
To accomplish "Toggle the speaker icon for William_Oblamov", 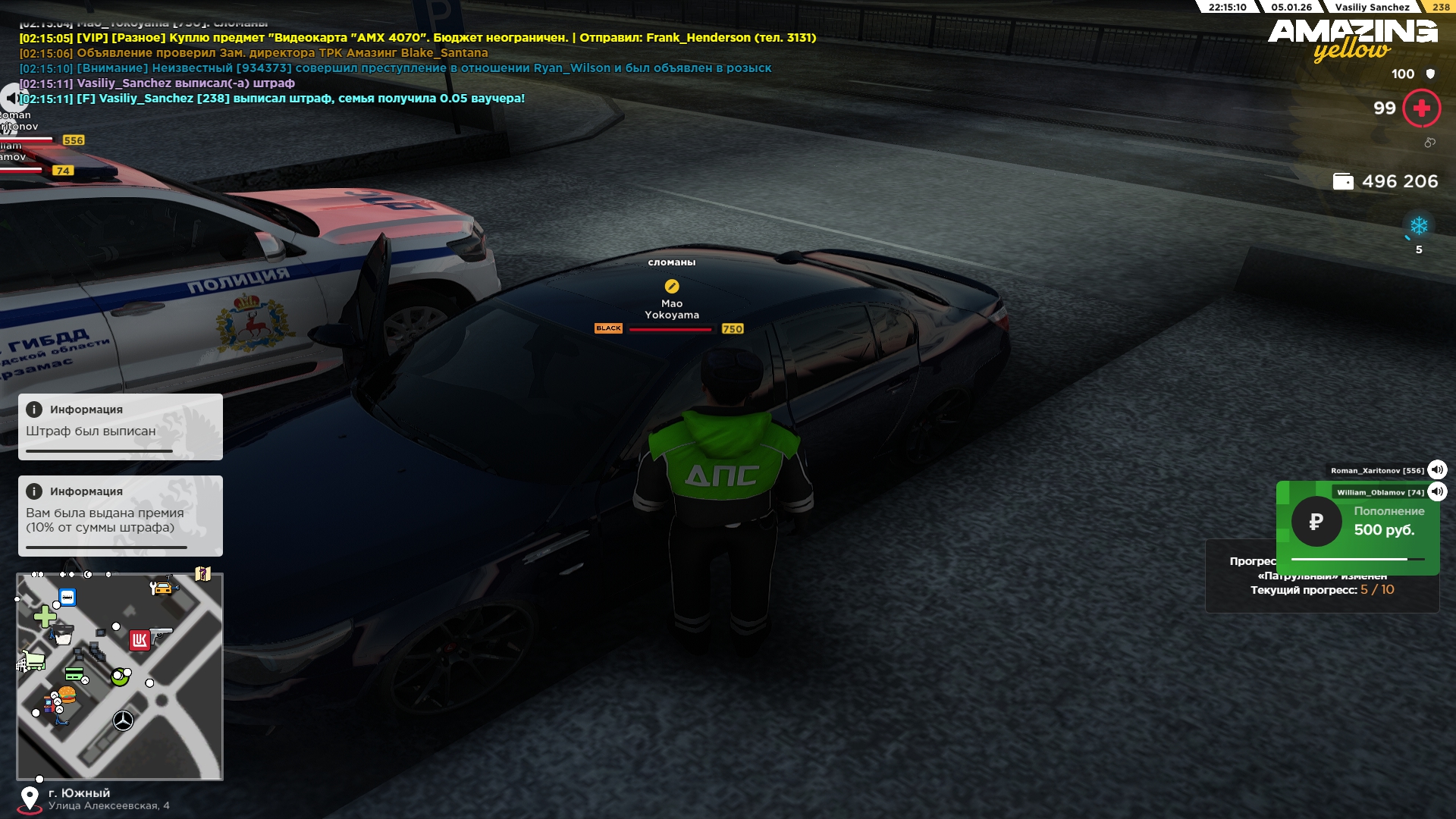I will click(1437, 492).
